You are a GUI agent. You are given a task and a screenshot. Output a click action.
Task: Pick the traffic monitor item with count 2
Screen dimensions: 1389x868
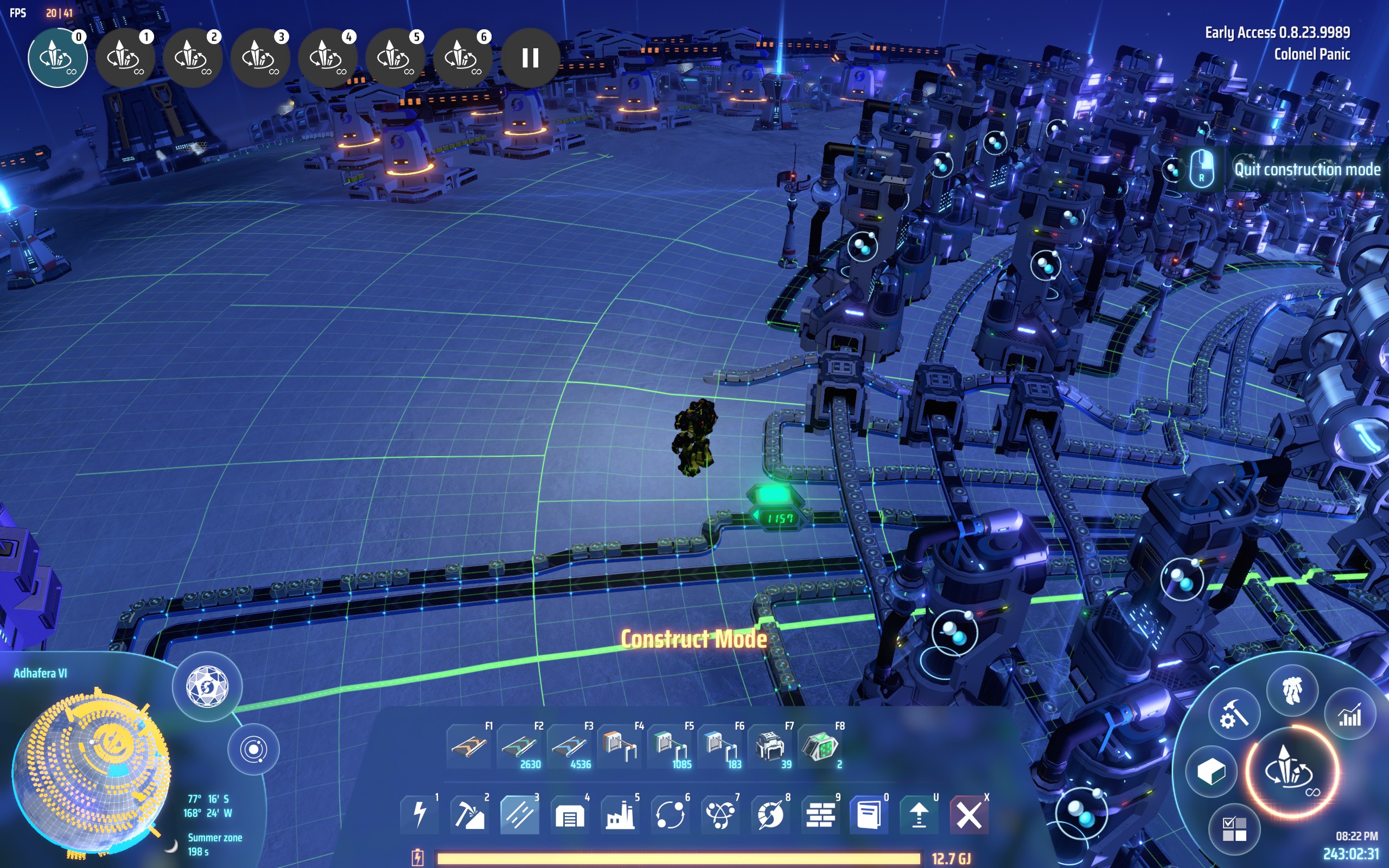point(820,747)
